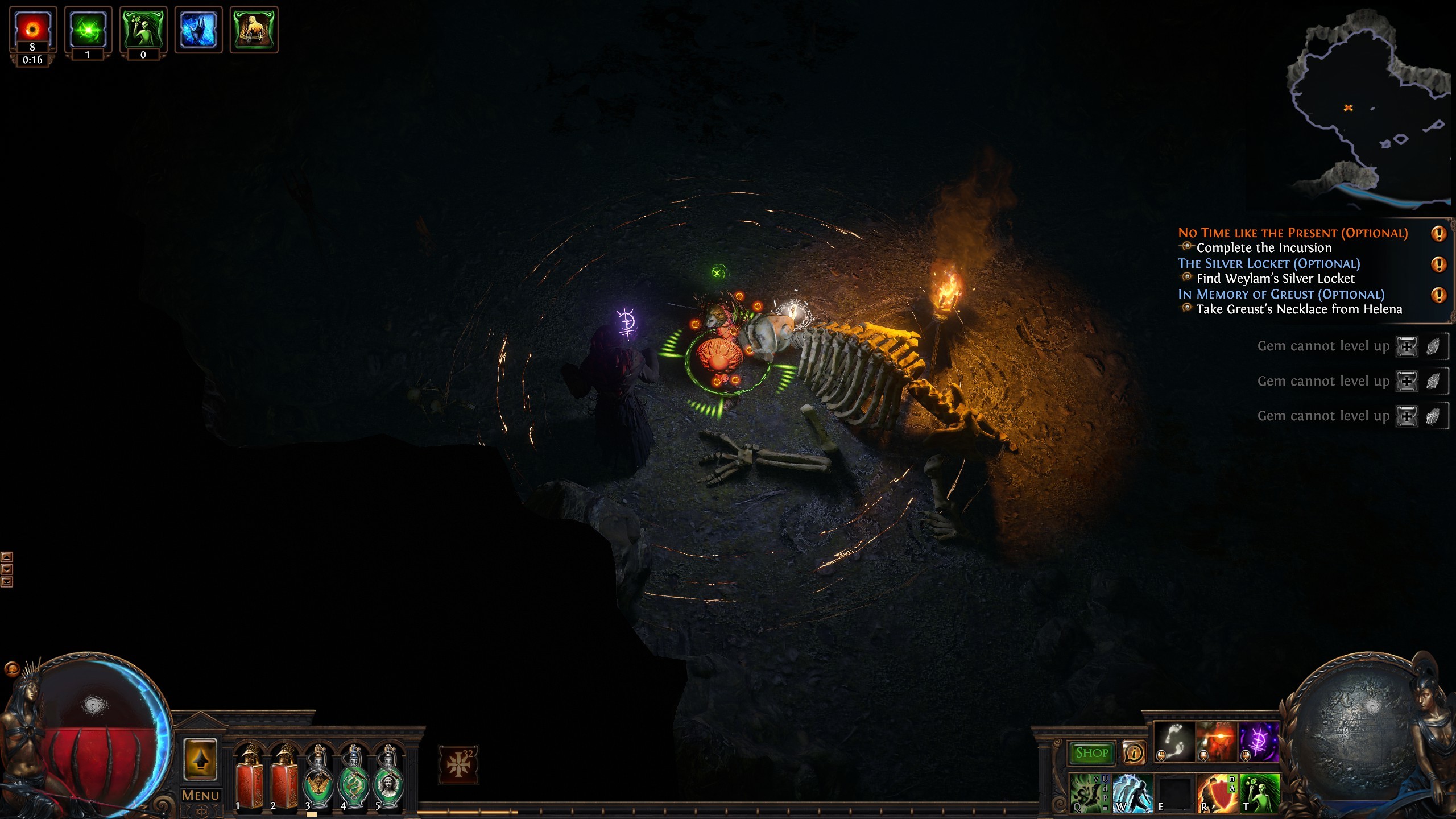Select the green skill bound to Q

(1089, 793)
